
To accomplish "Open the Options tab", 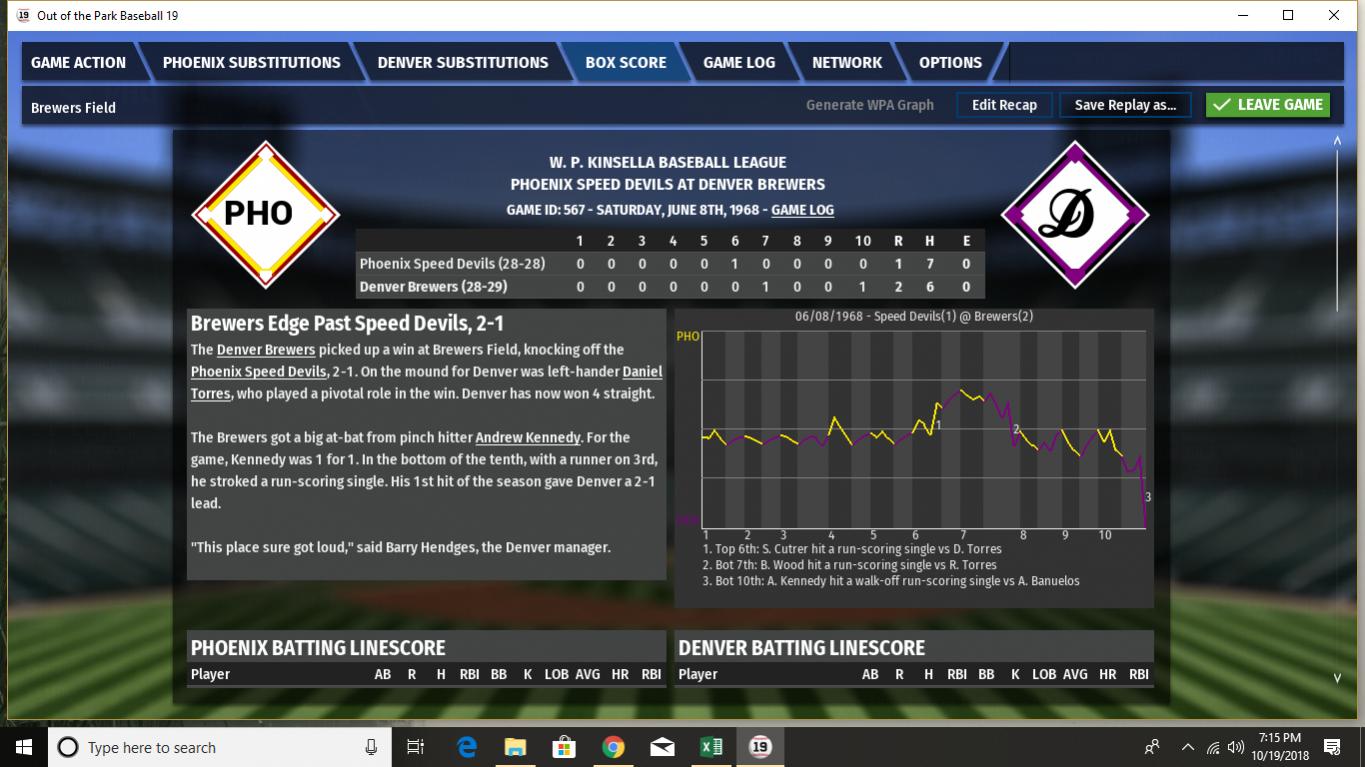I will point(950,62).
